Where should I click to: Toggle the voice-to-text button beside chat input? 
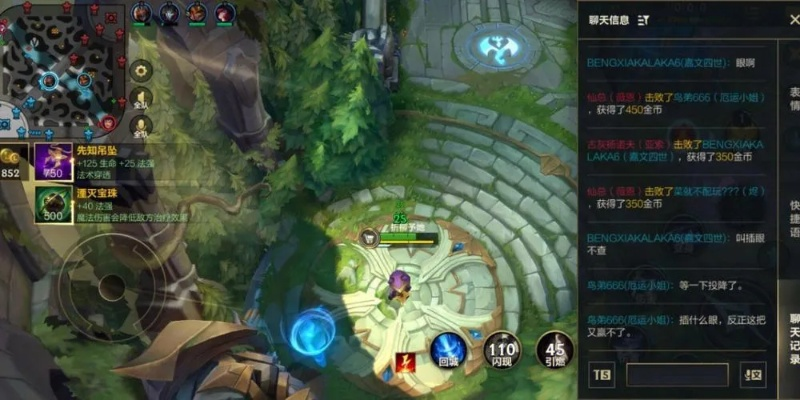[752, 375]
